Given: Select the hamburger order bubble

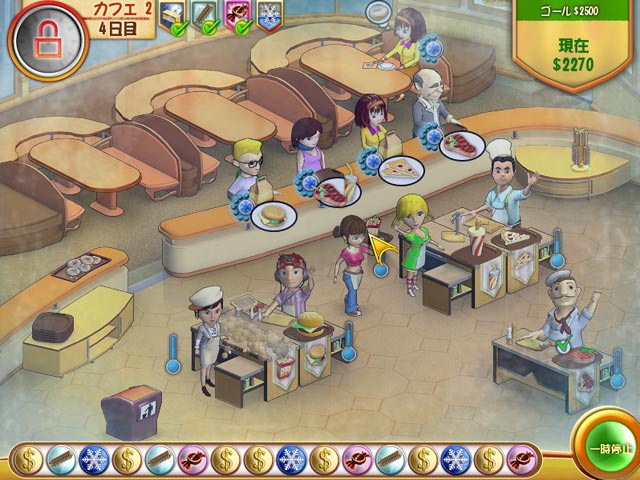Looking at the screenshot, I should pyautogui.click(x=271, y=214).
